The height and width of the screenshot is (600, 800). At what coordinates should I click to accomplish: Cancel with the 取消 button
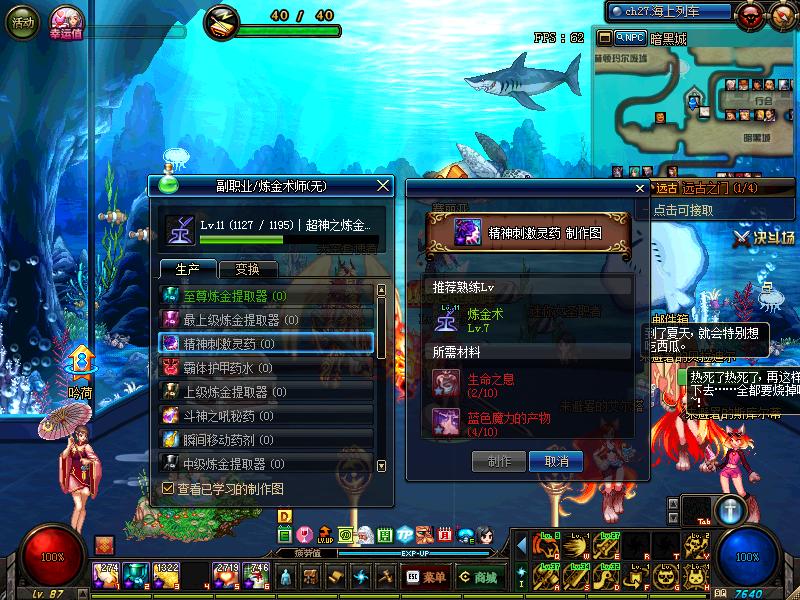coord(556,461)
